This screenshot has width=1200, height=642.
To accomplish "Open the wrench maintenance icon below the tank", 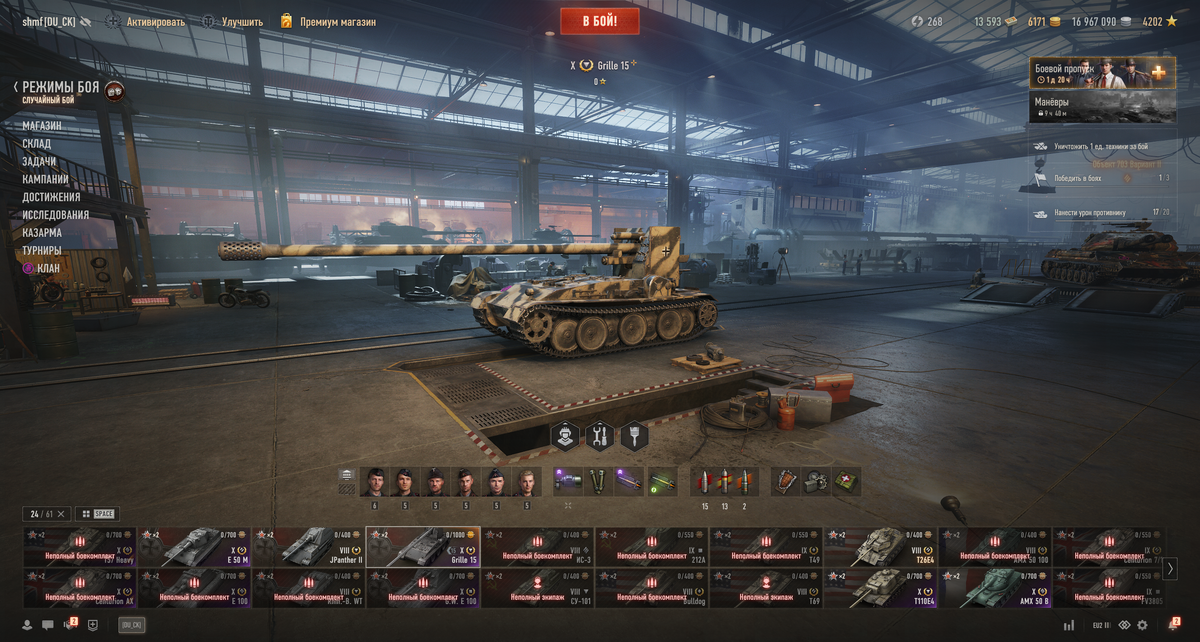I will pos(600,436).
